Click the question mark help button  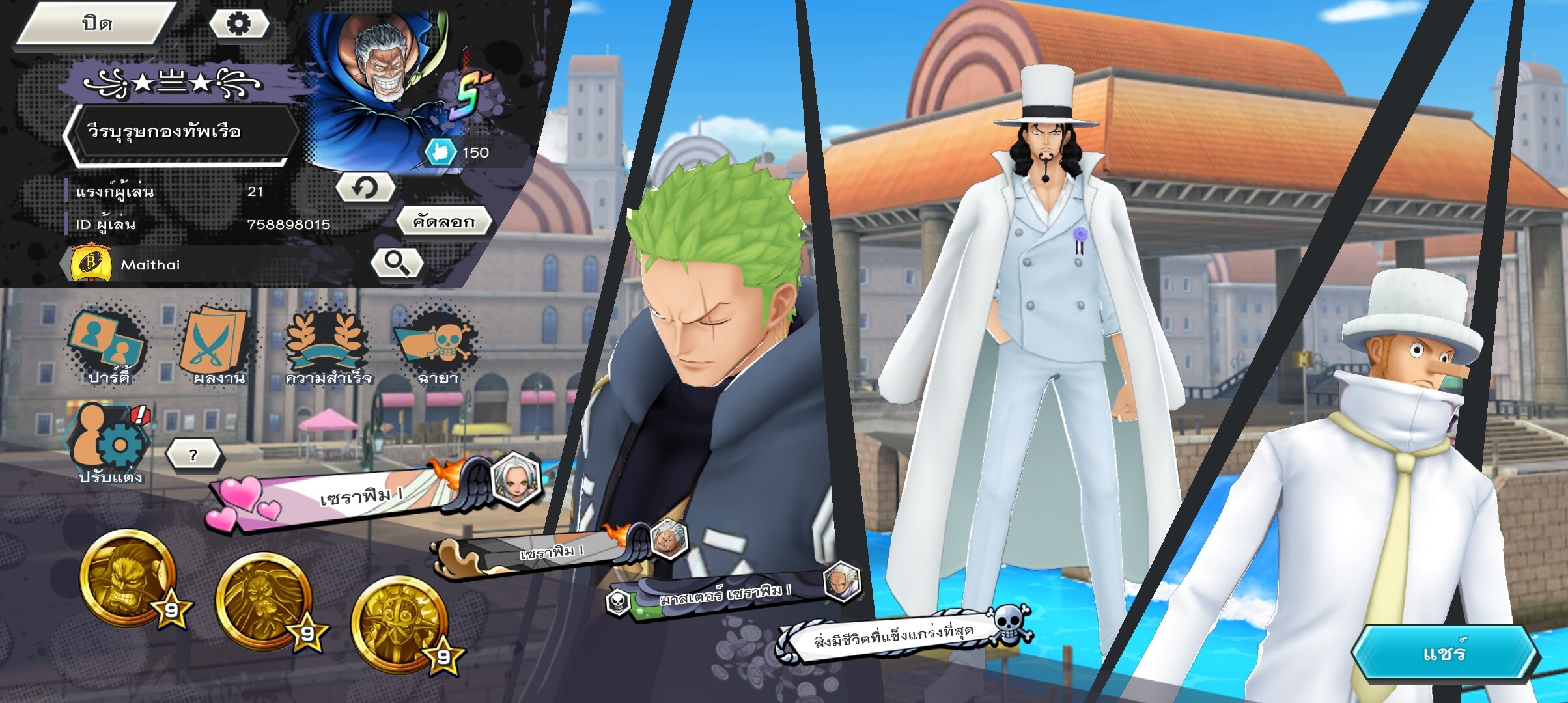point(193,455)
